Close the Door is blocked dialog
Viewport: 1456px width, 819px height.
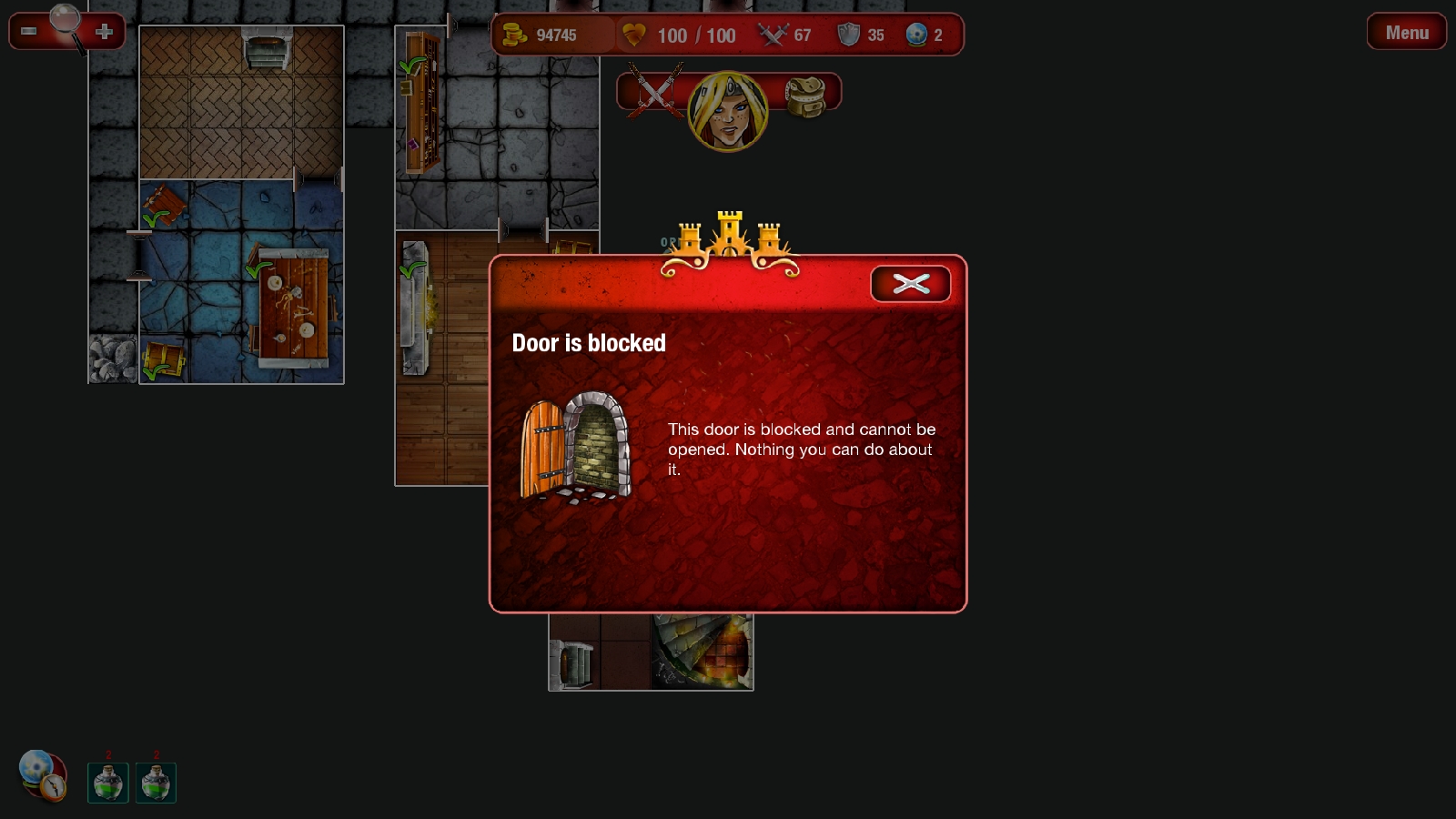(x=911, y=283)
